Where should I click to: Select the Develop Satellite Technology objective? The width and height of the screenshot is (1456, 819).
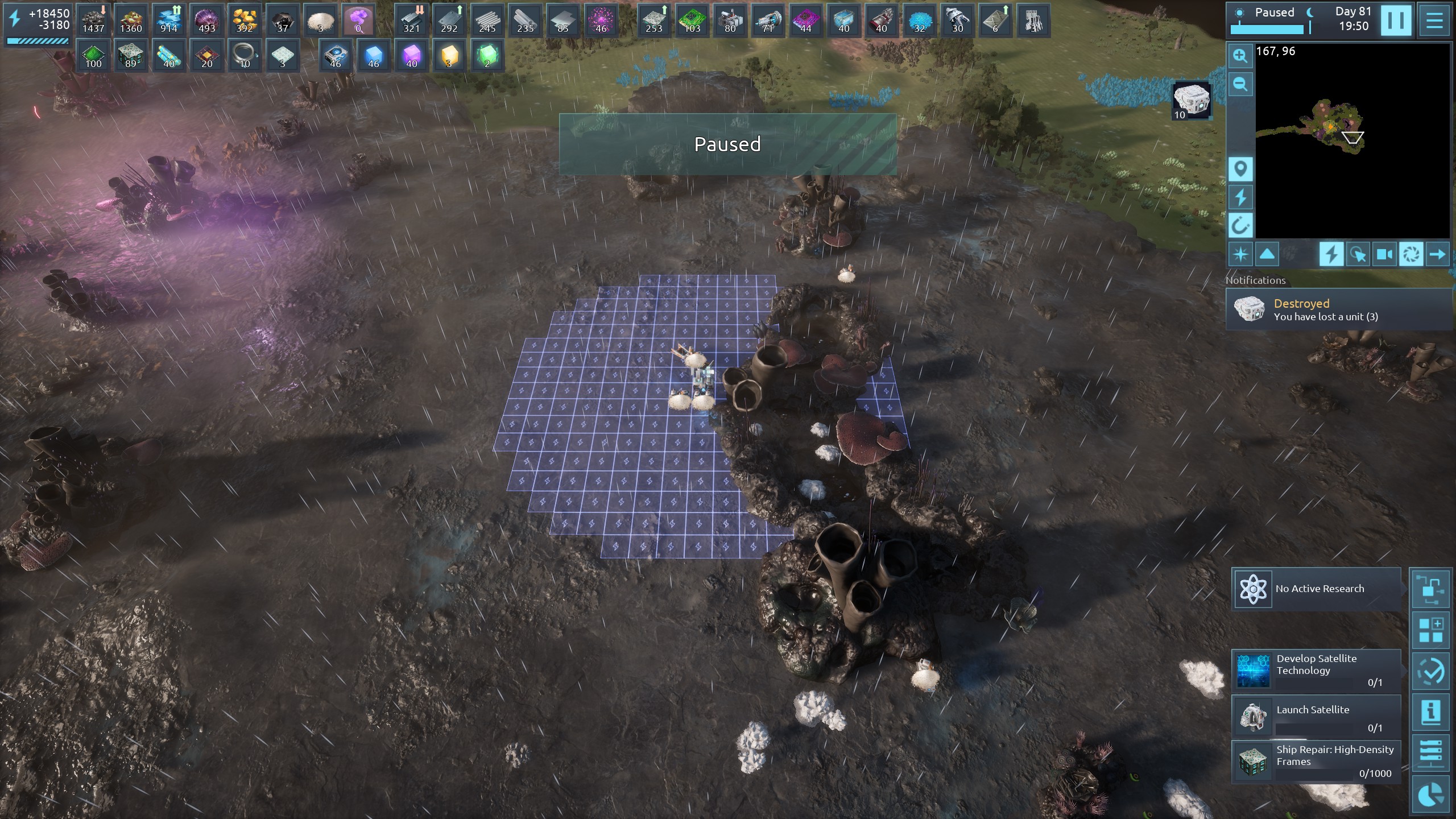(1316, 670)
